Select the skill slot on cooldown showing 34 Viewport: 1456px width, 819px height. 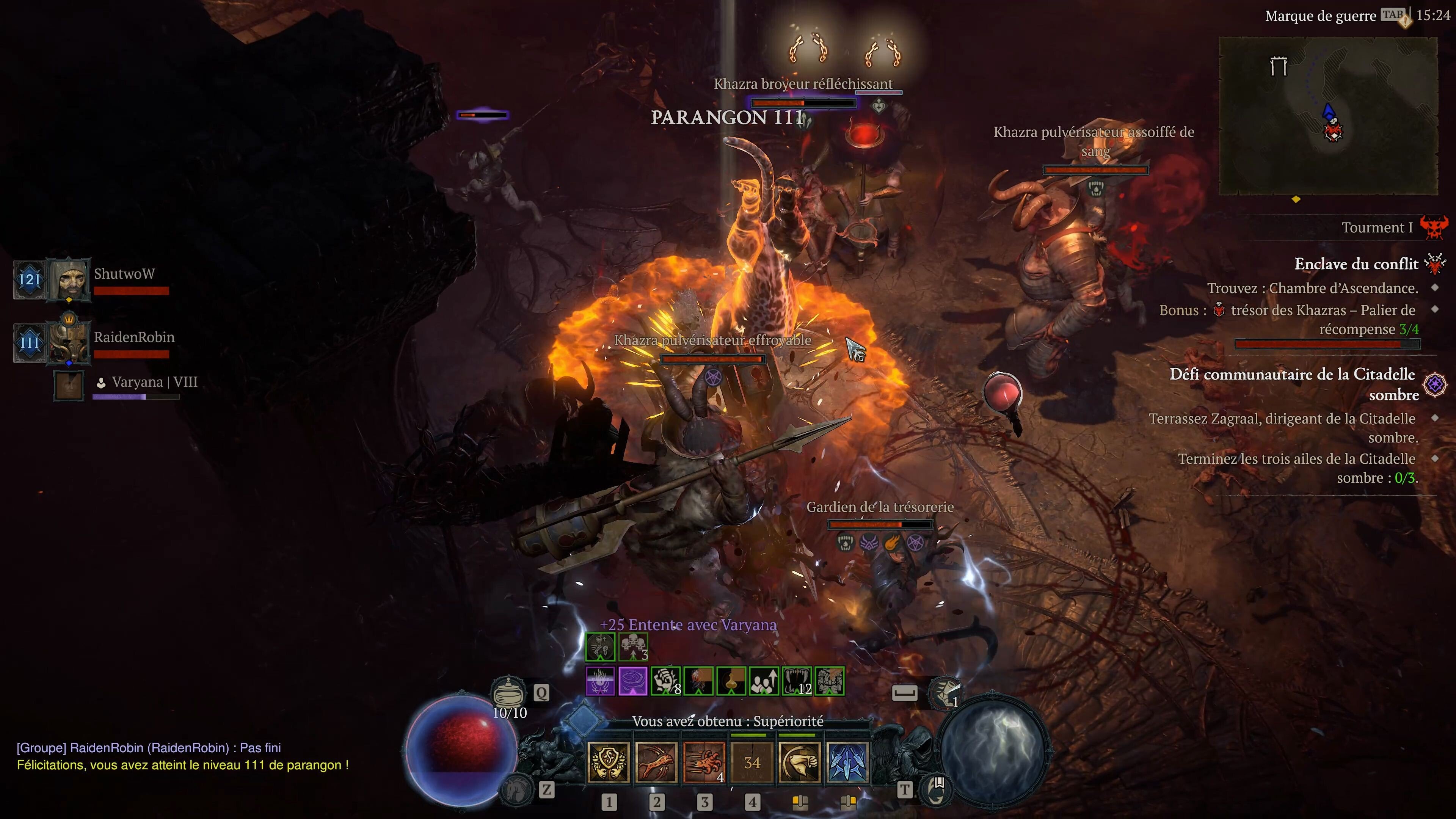click(752, 763)
